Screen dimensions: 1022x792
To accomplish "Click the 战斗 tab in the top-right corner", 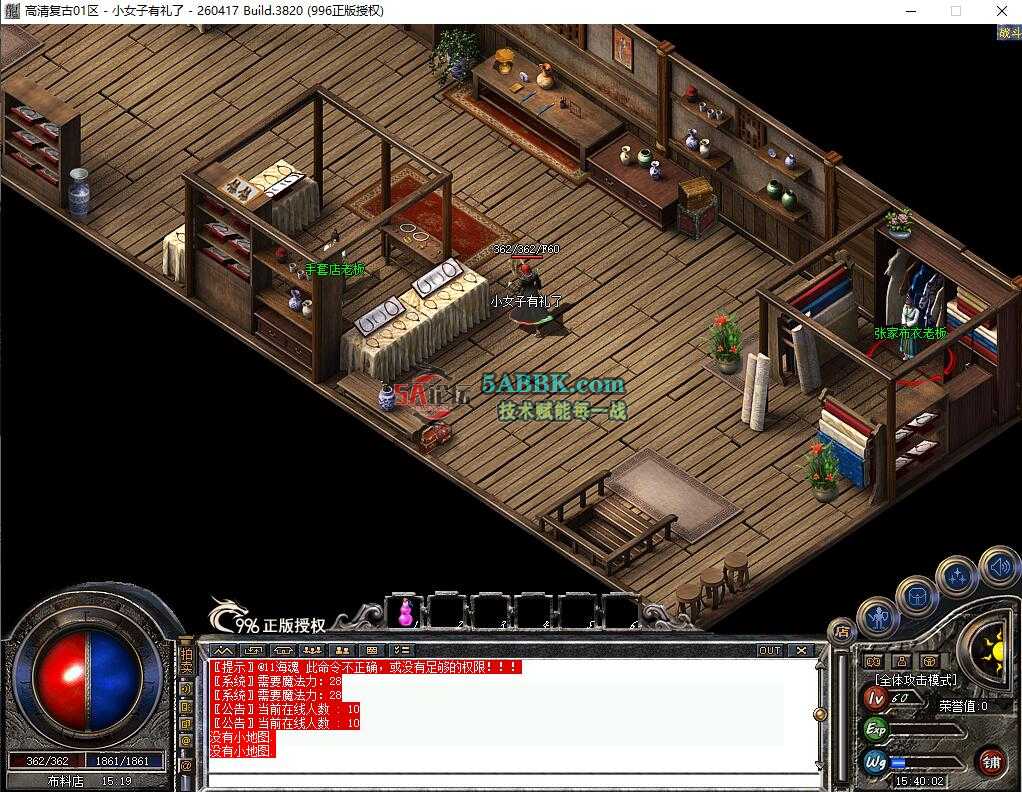I will click(1008, 33).
